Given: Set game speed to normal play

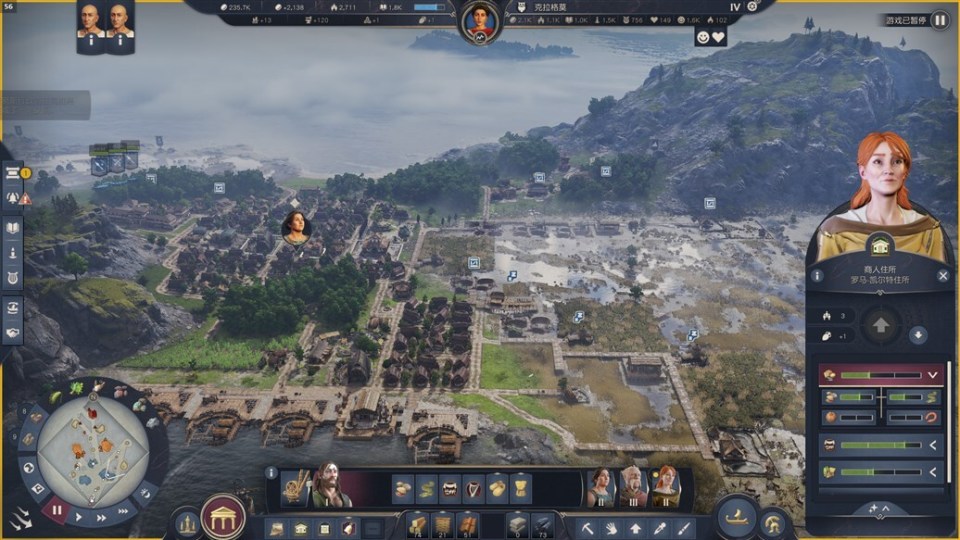Looking at the screenshot, I should click(x=79, y=517).
